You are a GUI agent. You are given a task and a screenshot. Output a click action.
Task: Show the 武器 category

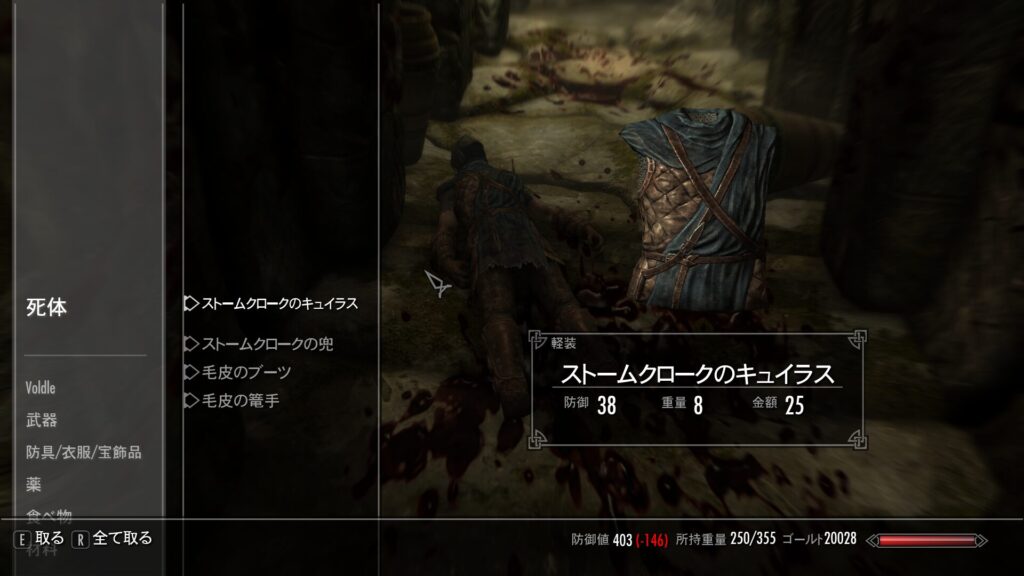[x=42, y=420]
